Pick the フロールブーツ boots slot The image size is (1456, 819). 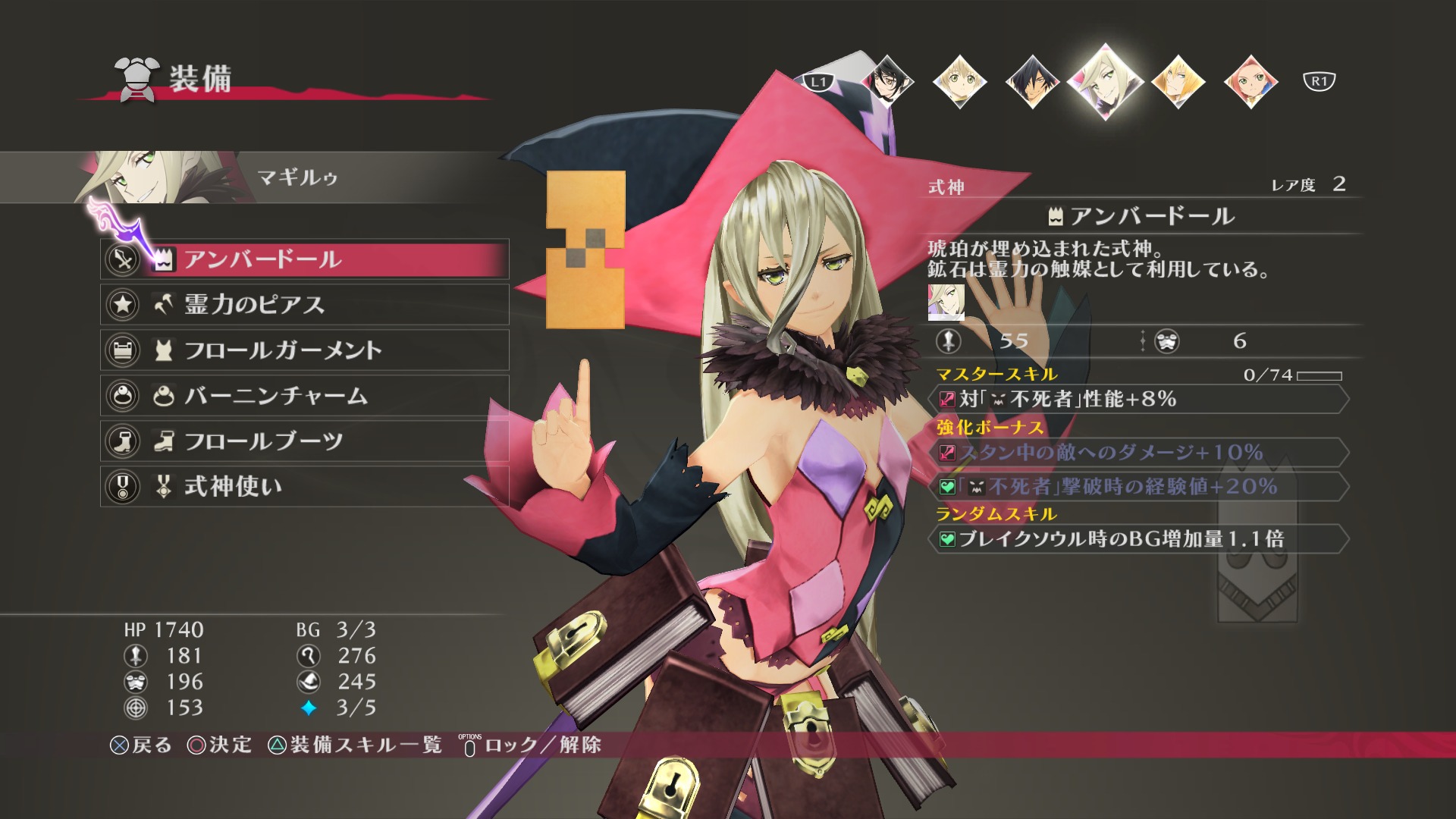coord(303,441)
